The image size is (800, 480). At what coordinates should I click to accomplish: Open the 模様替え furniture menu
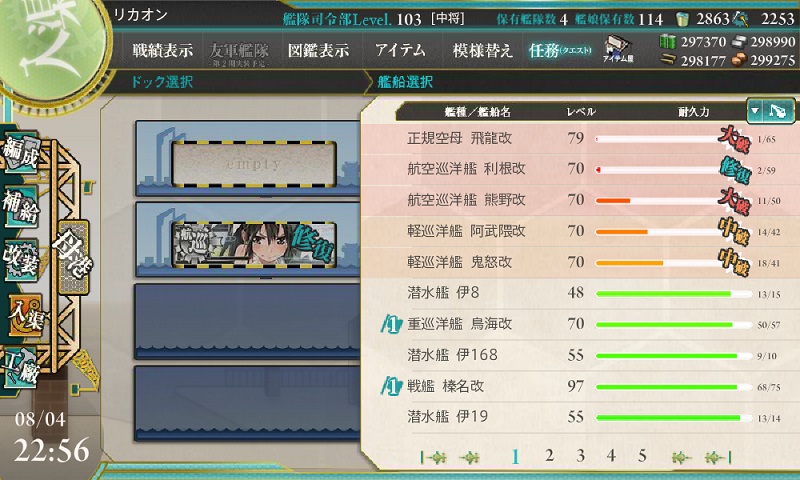482,50
